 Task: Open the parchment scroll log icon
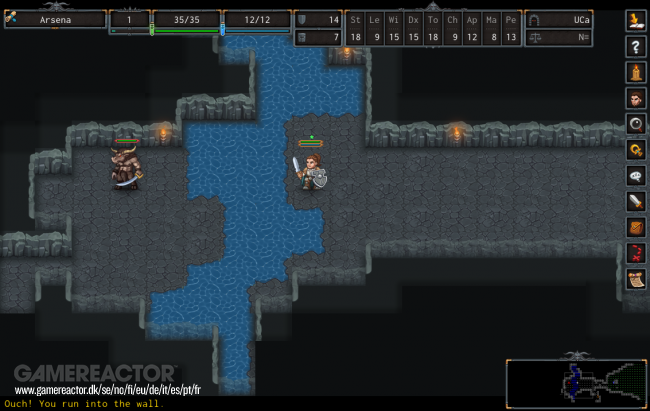(x=635, y=280)
